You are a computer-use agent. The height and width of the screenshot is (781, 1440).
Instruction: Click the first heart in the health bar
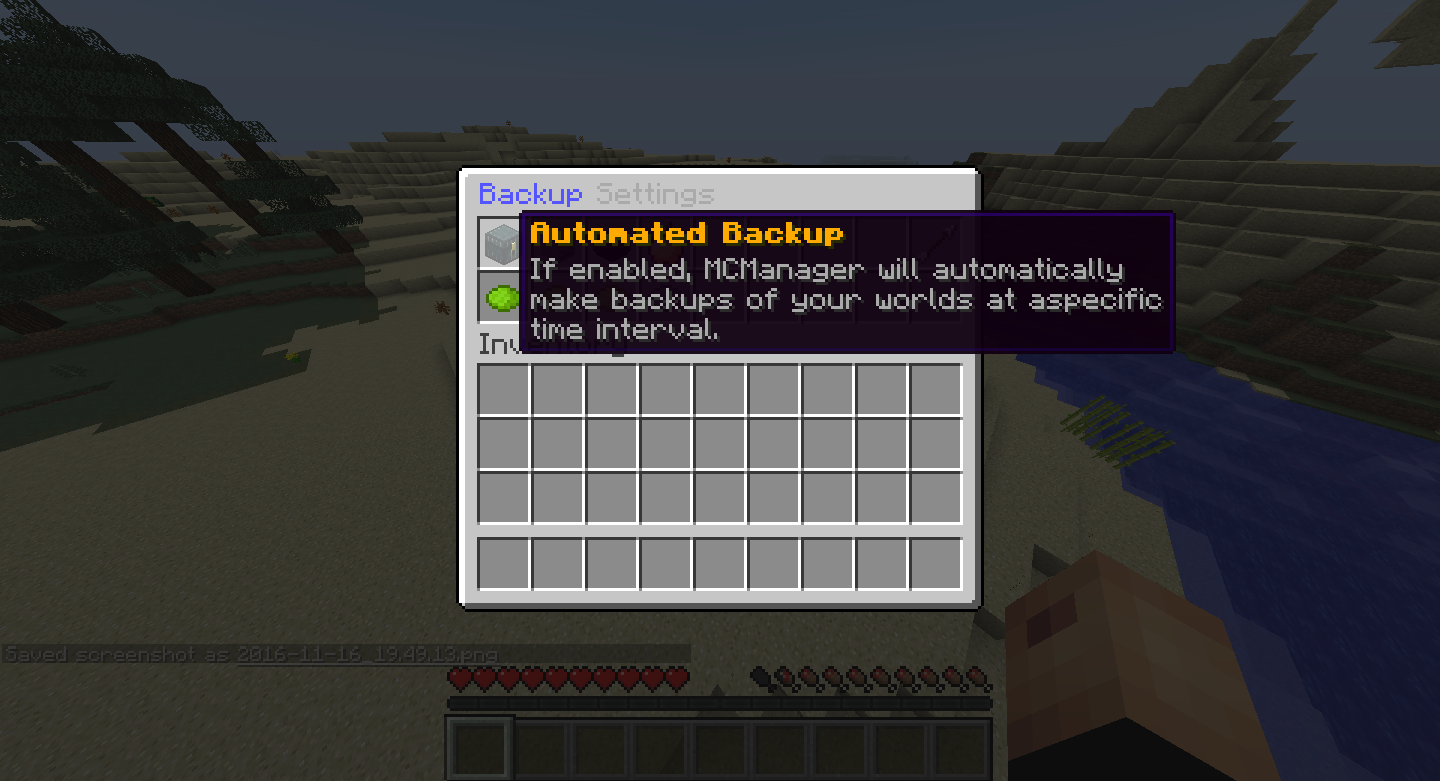(458, 677)
